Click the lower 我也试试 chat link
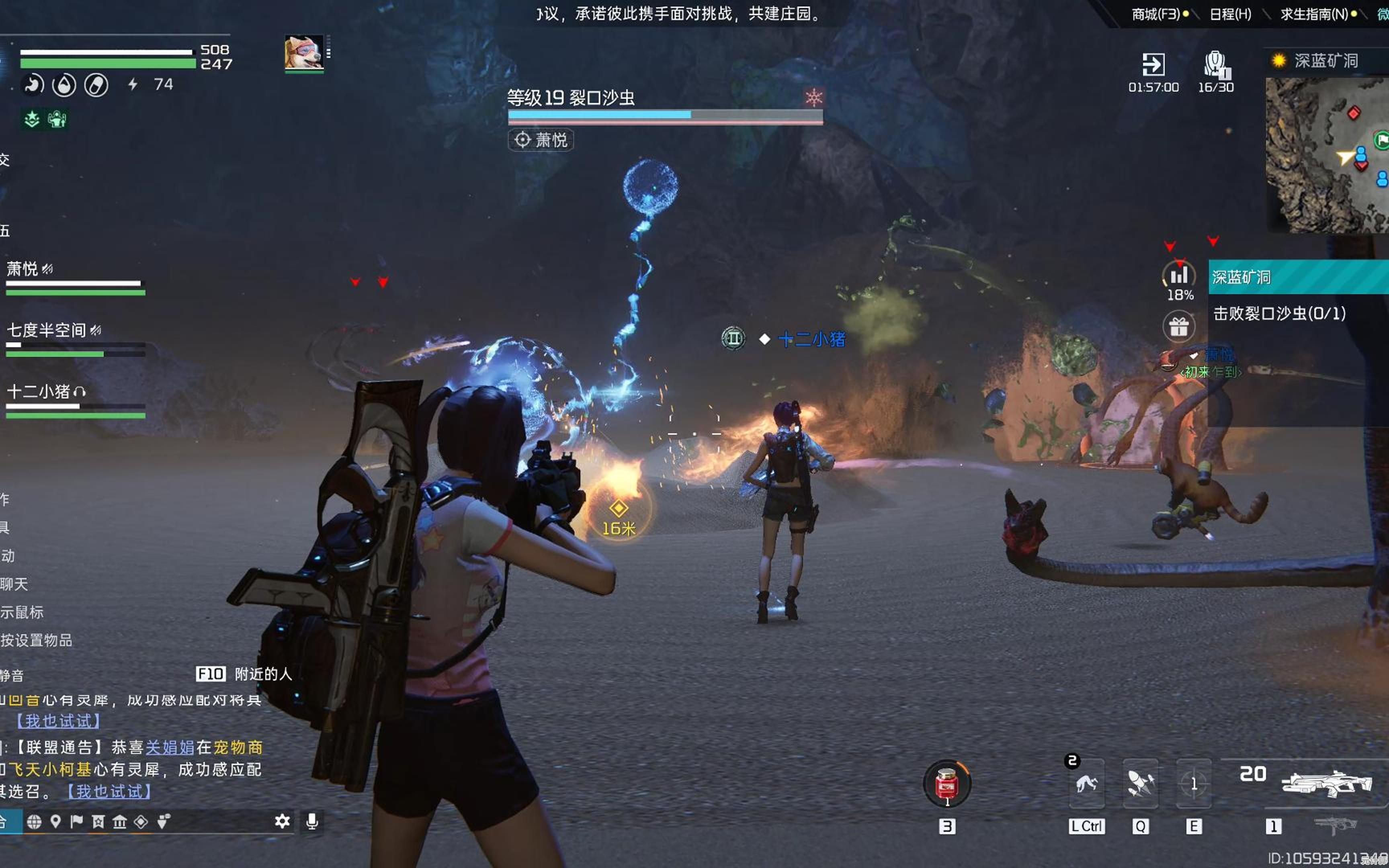Screen dimensions: 1389x868 pos(109,792)
